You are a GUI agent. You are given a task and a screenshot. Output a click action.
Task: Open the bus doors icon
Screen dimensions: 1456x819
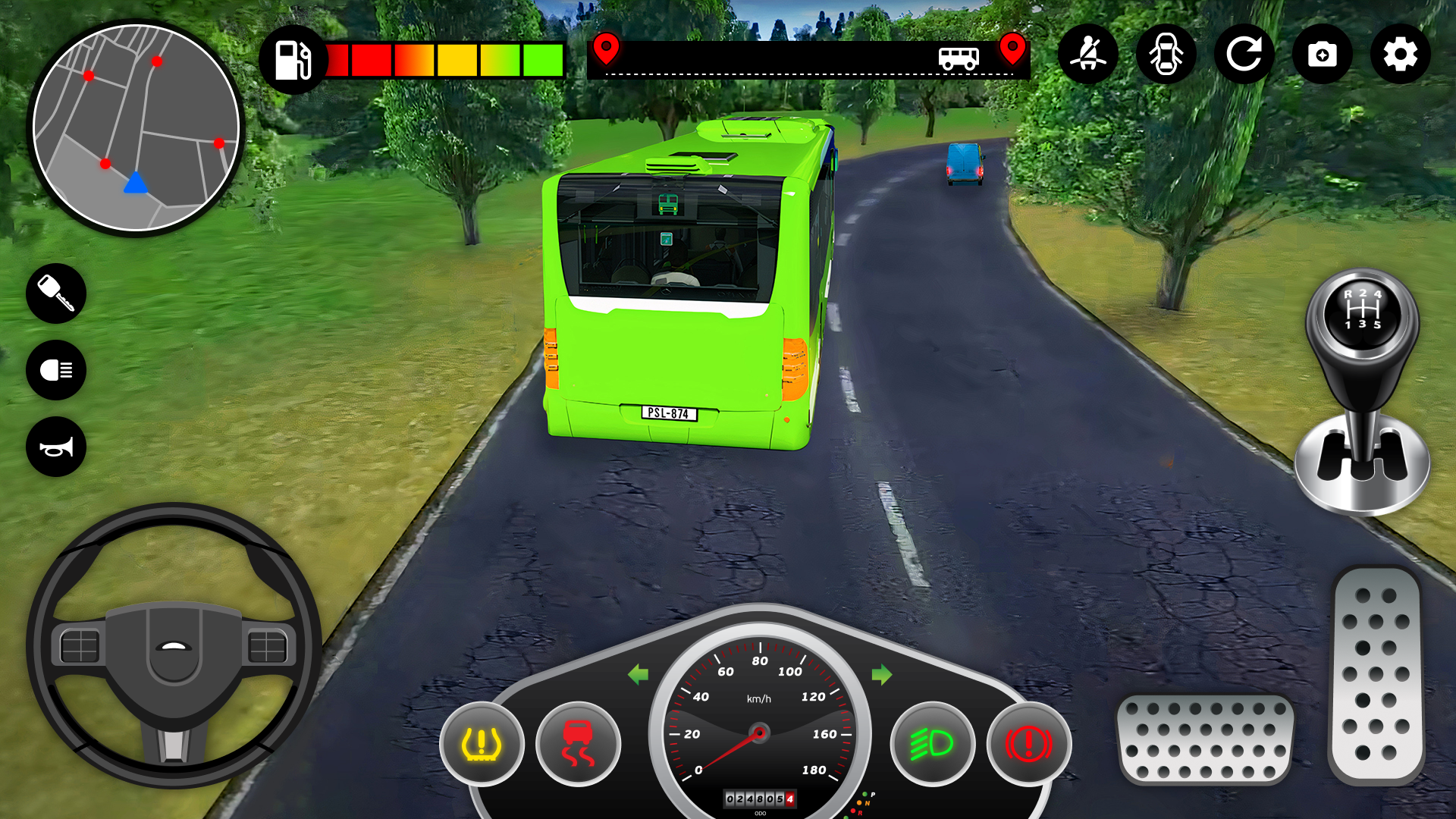click(1166, 54)
